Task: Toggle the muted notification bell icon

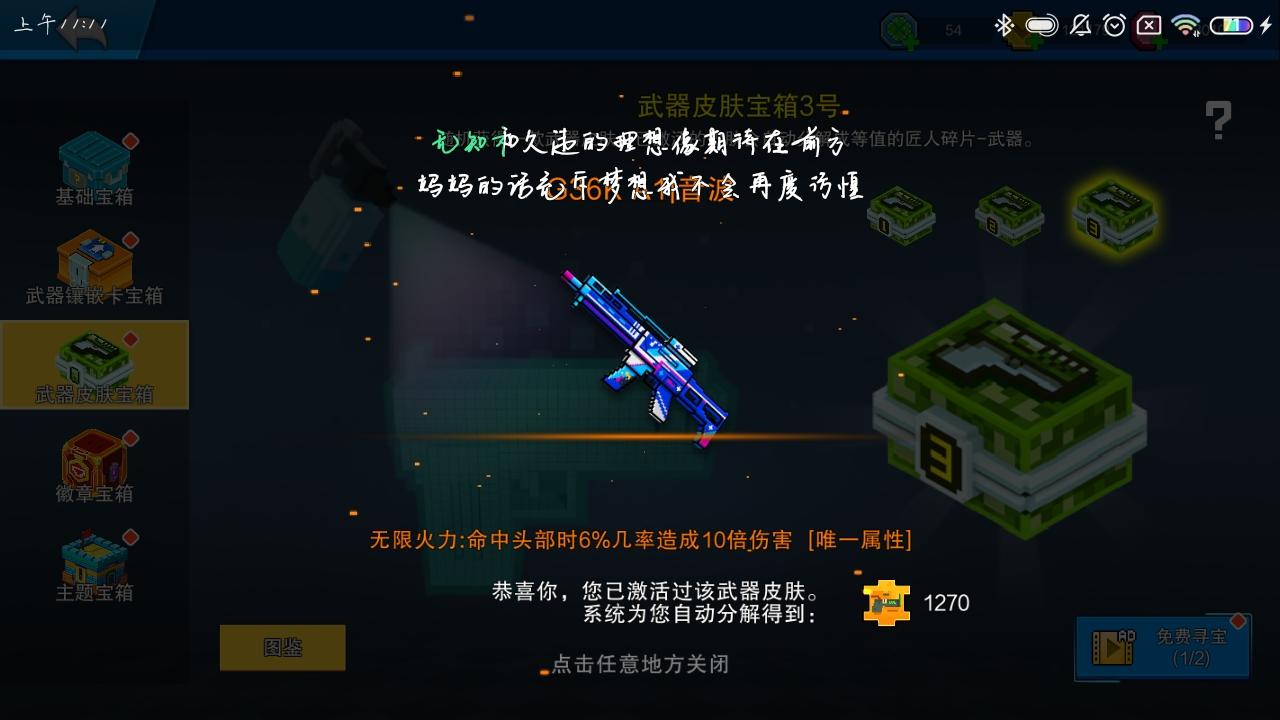Action: 1081,25
